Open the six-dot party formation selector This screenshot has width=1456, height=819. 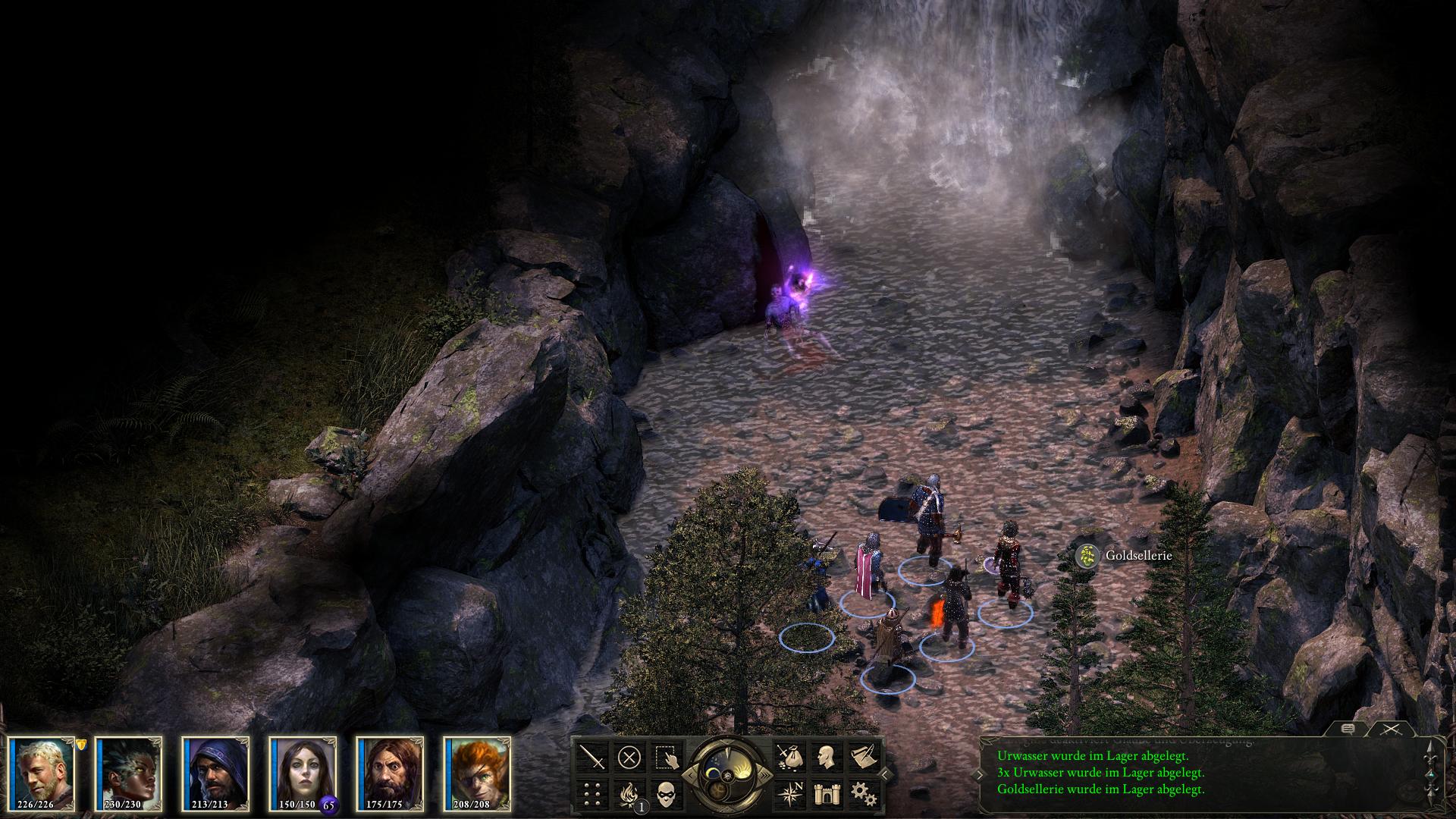tap(592, 794)
